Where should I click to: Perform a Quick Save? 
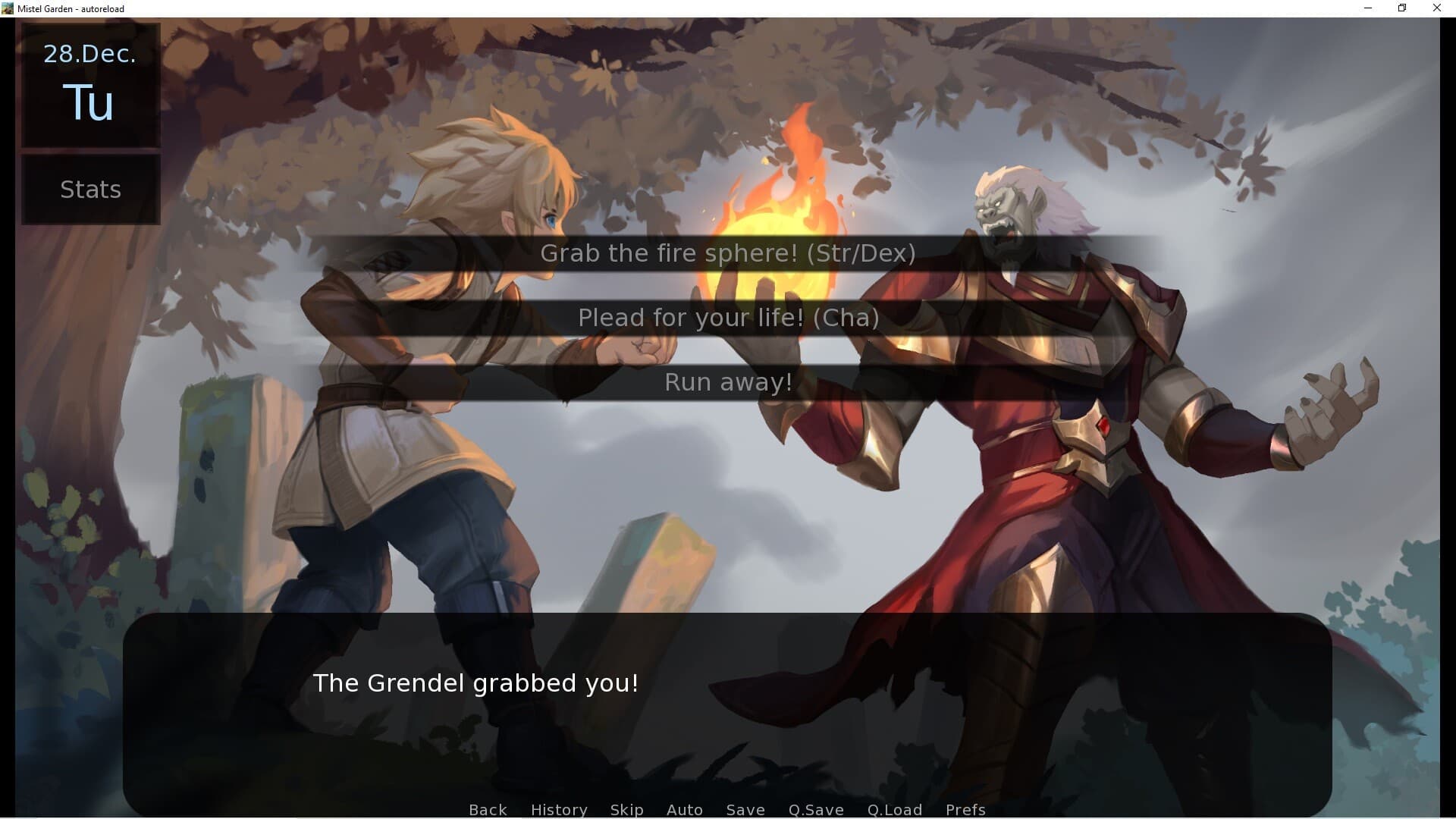[815, 810]
